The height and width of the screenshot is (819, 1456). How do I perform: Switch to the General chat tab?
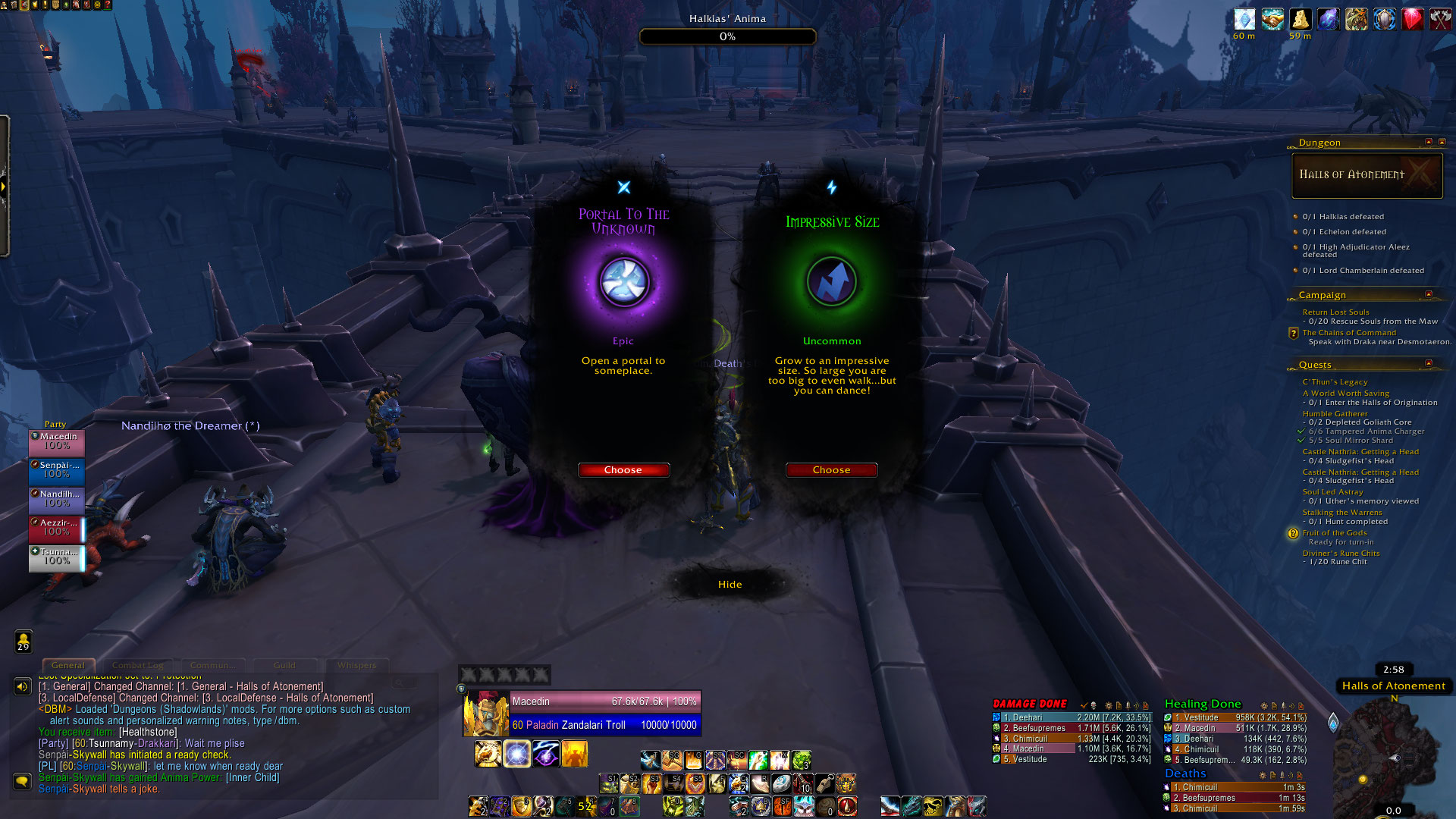[68, 666]
